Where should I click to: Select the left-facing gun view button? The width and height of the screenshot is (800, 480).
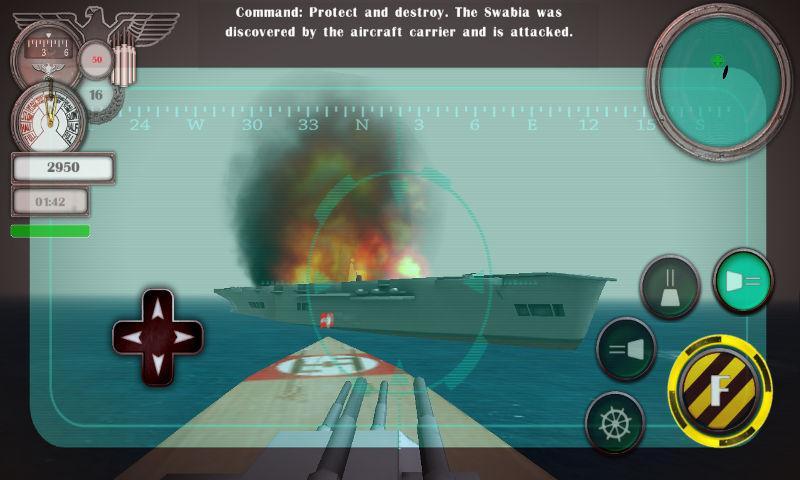[625, 350]
